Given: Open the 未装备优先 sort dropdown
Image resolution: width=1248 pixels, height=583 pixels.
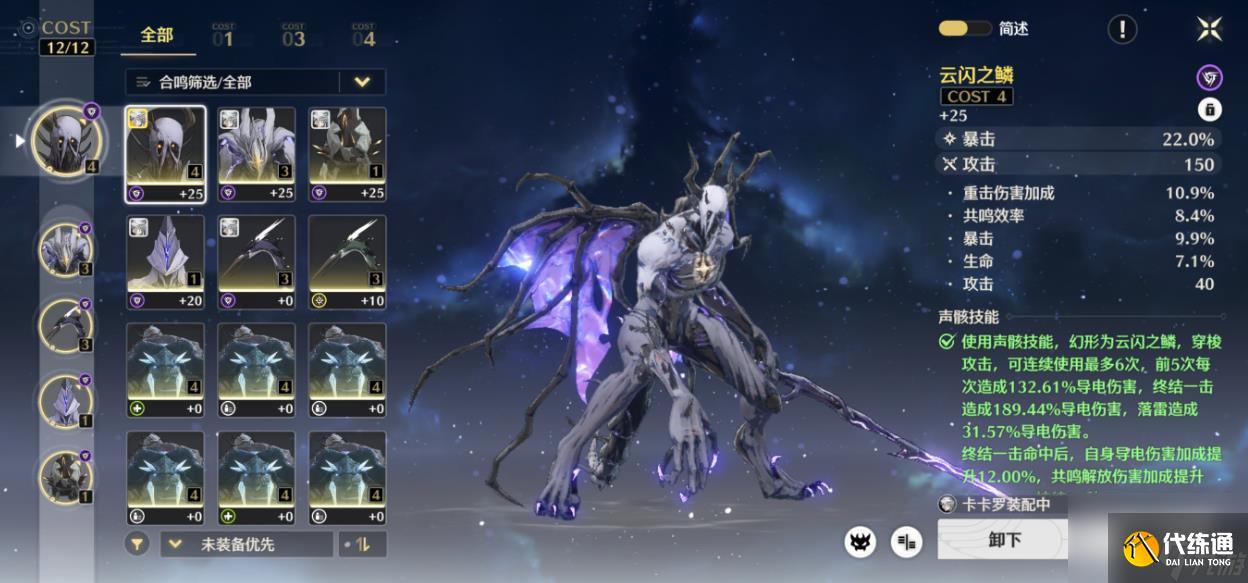Looking at the screenshot, I should (x=246, y=544).
